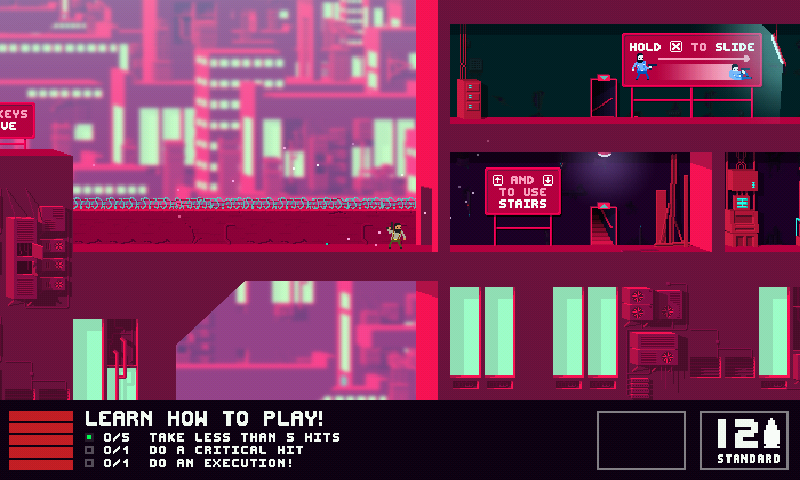Select the Standard ammo weapon slot
The height and width of the screenshot is (480, 800).
744,440
